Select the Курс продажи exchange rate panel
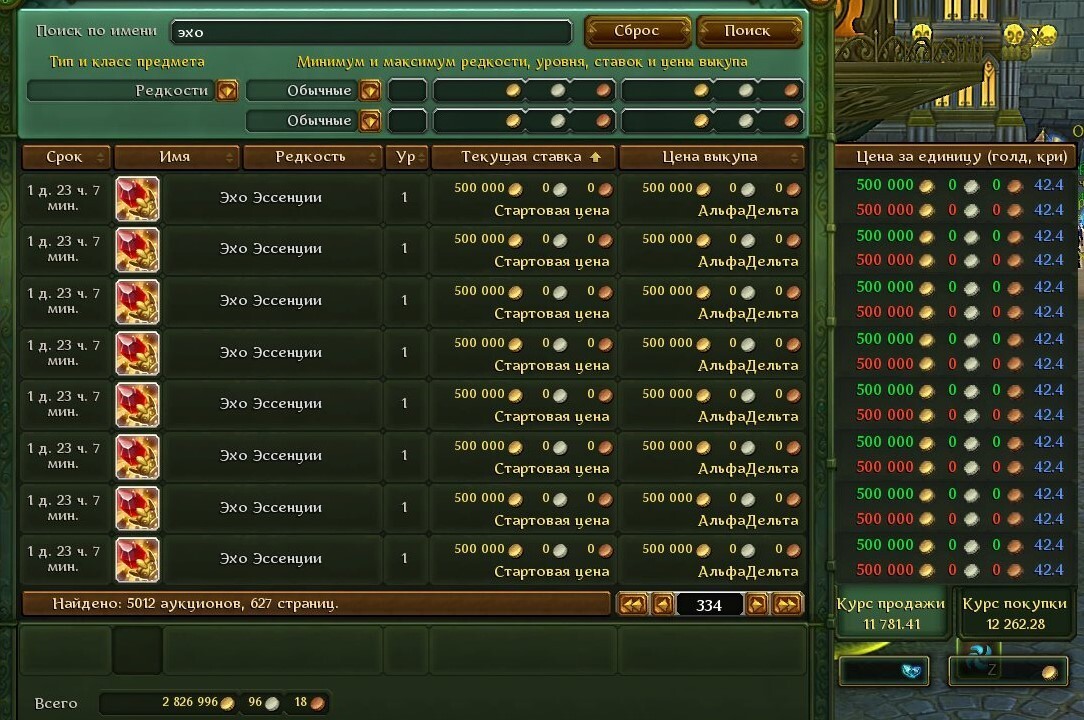This screenshot has width=1084, height=720. [x=891, y=613]
